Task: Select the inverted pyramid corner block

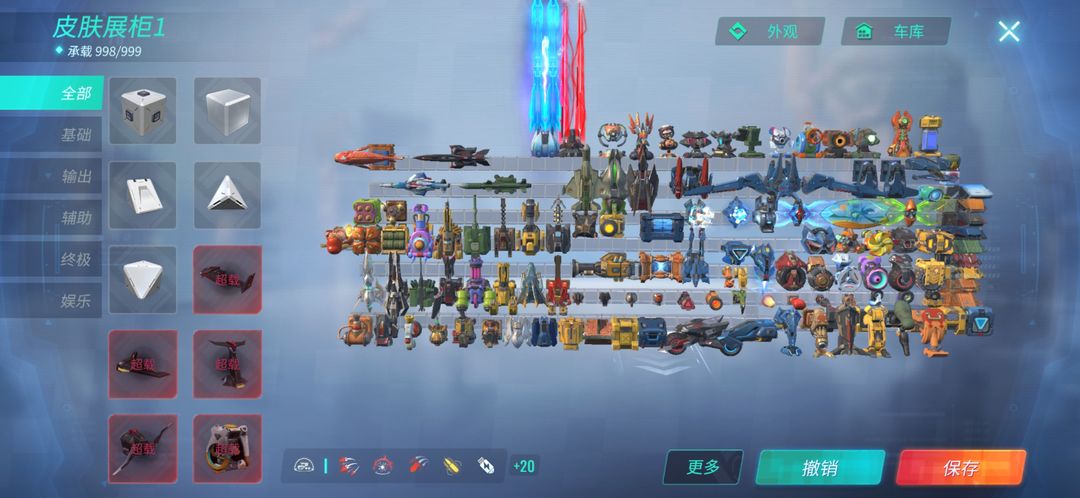Action: pyautogui.click(x=142, y=279)
